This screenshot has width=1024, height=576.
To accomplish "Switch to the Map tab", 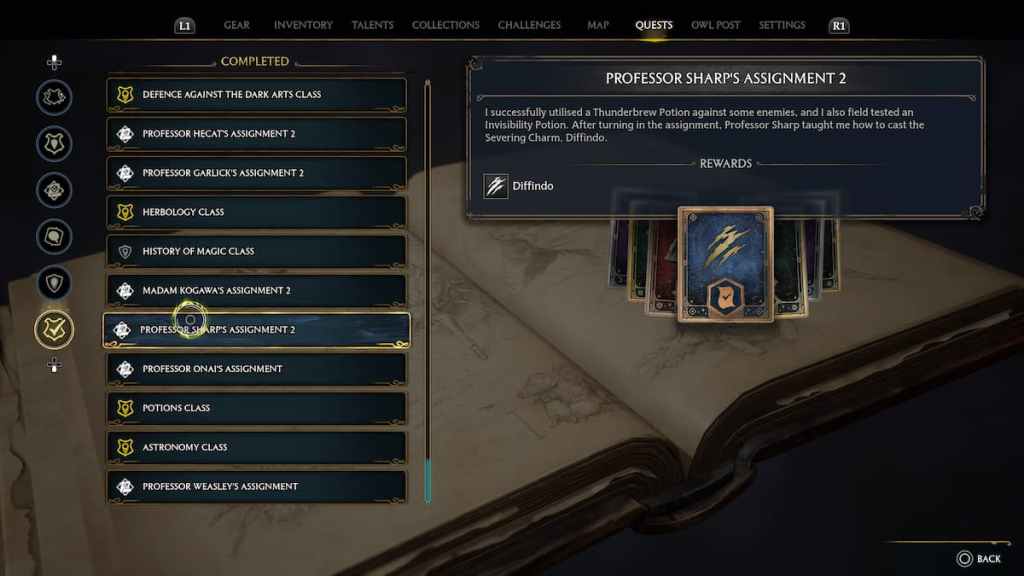I will [598, 25].
